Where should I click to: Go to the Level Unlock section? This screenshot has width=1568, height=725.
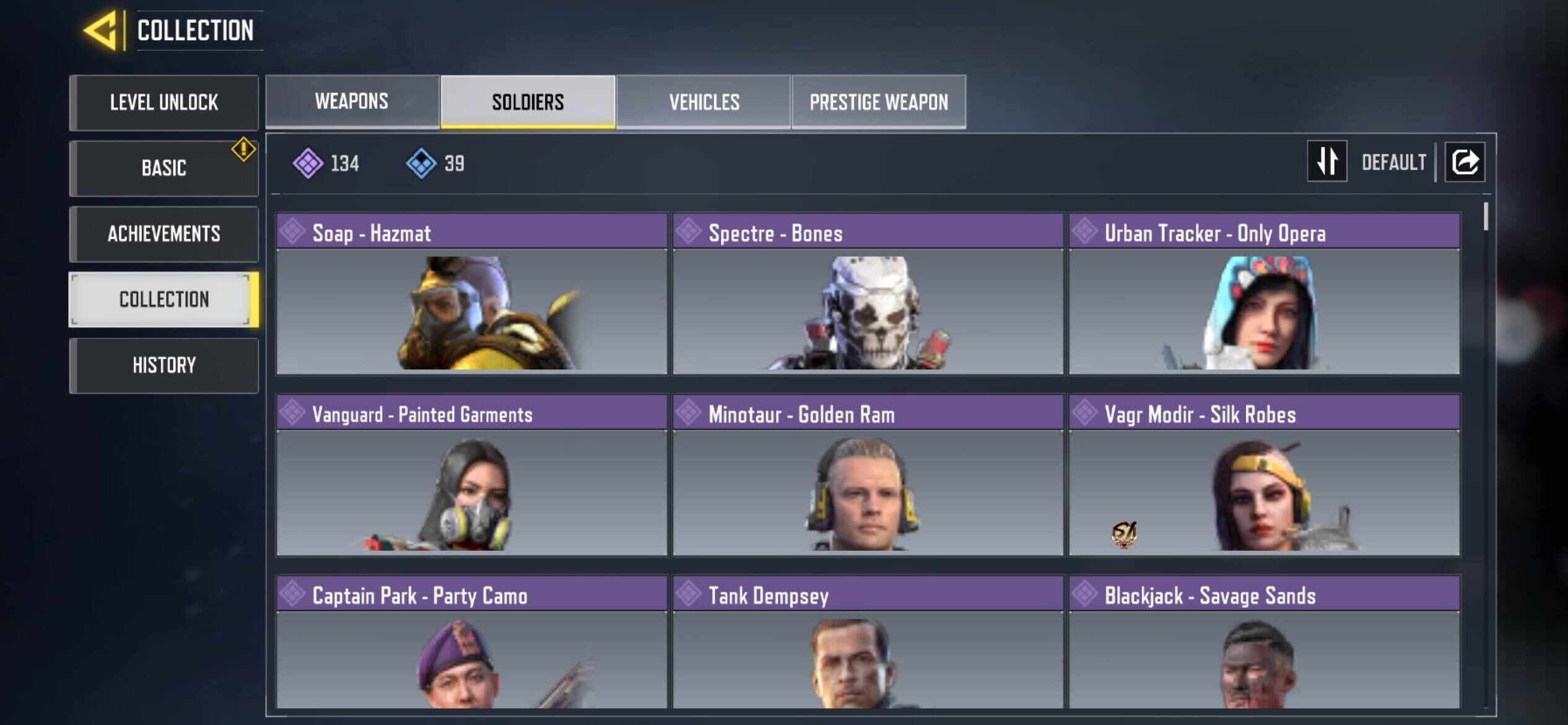click(164, 103)
